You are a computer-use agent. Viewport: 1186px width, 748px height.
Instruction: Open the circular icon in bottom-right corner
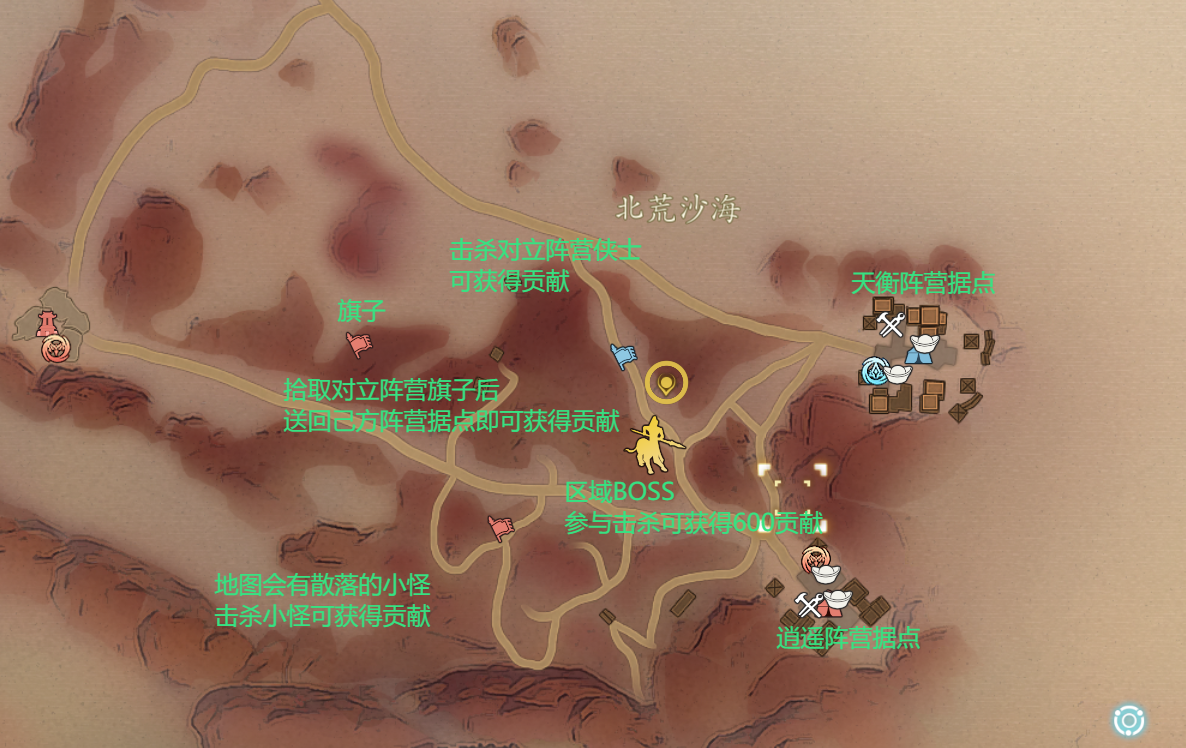coord(1129,720)
